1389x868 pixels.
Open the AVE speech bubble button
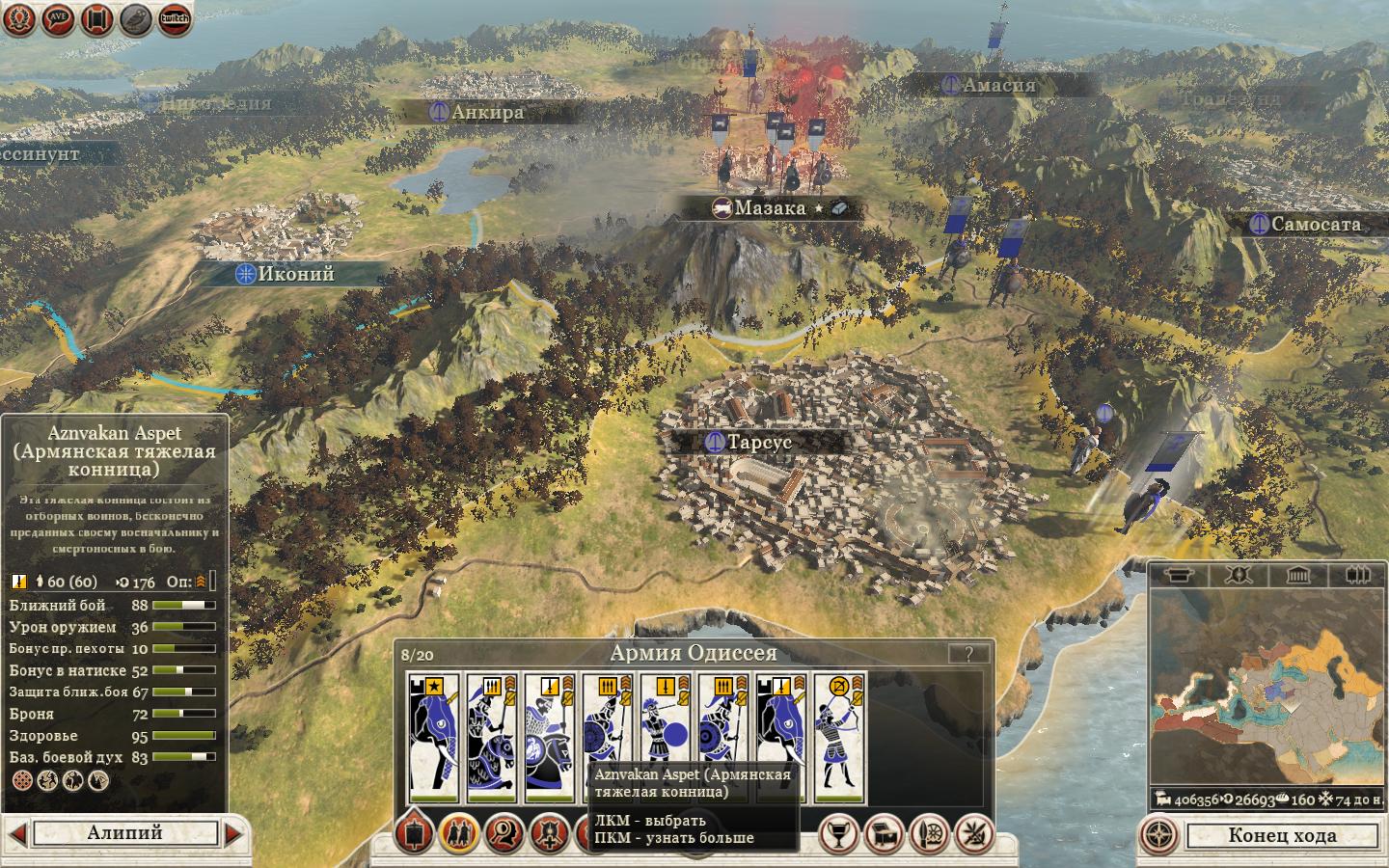[x=58, y=19]
